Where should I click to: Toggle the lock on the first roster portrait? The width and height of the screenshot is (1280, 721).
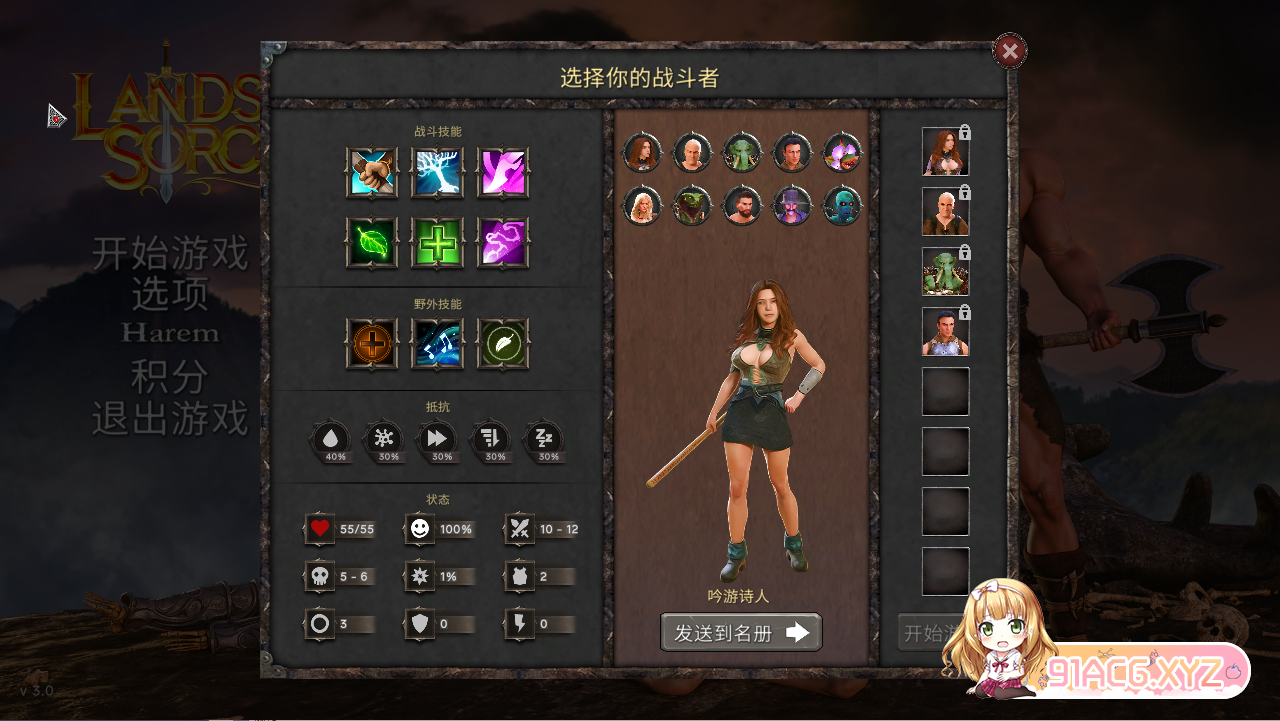[x=963, y=132]
